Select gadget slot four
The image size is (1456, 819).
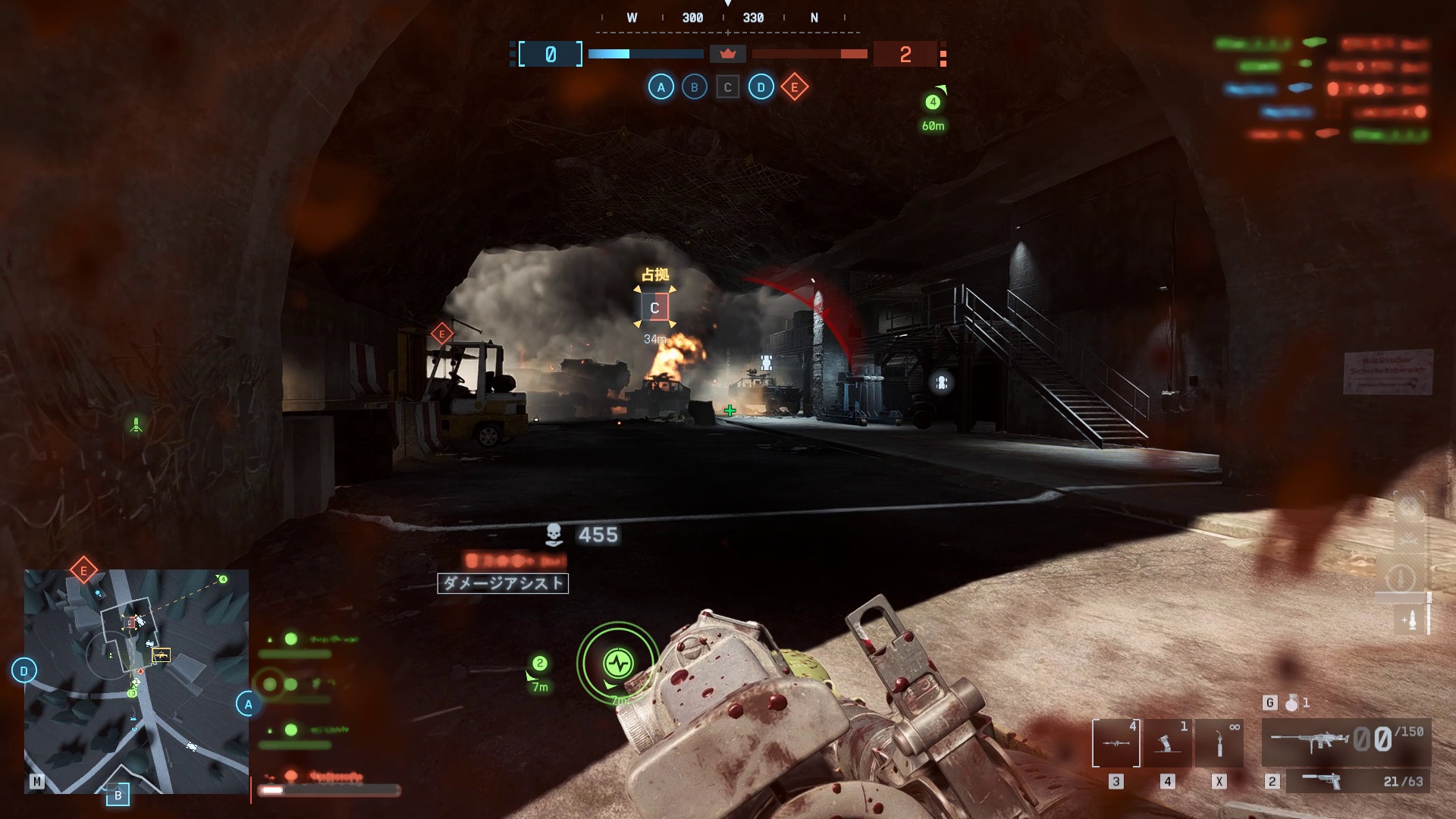pyautogui.click(x=1167, y=743)
